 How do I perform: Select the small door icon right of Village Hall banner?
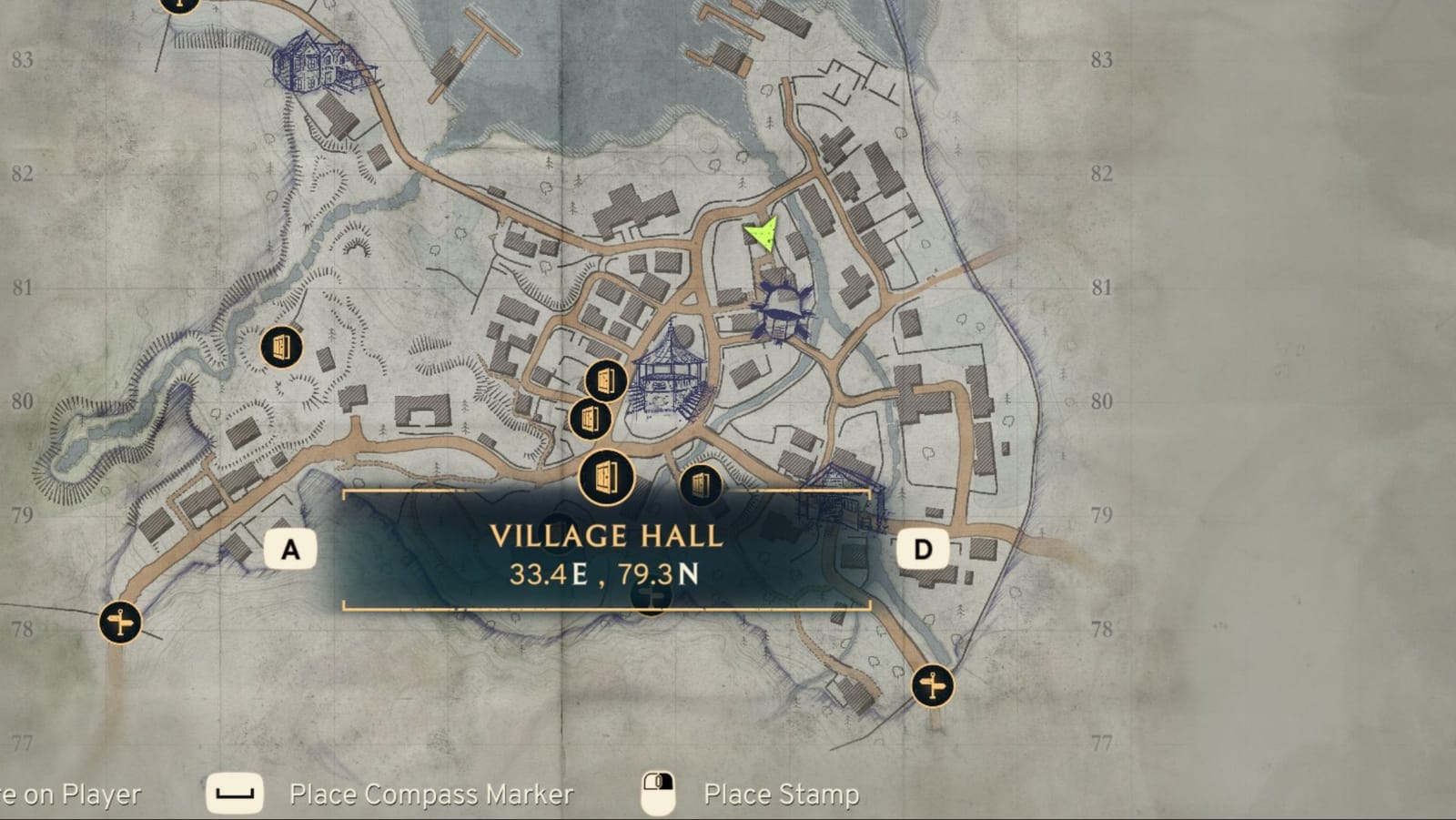(x=699, y=486)
